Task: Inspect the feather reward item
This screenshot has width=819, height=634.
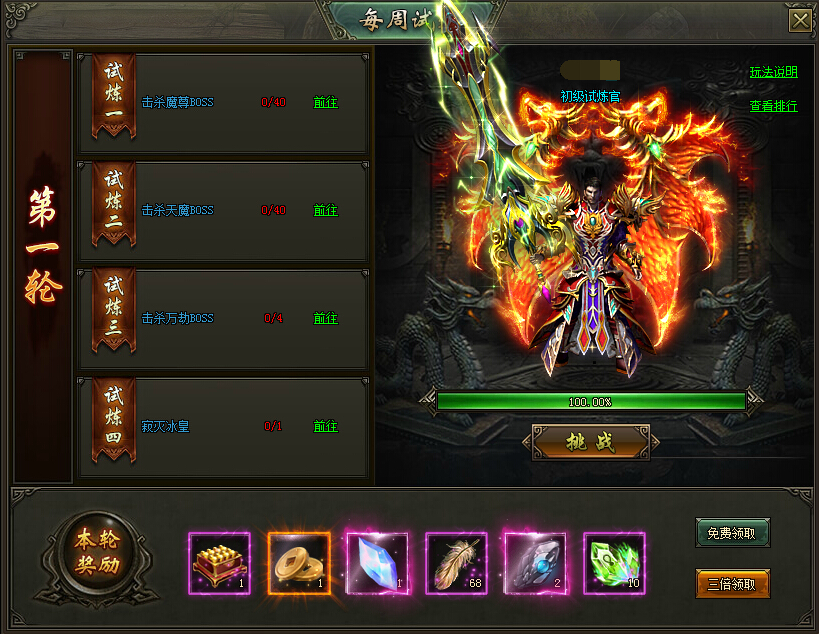Action: click(x=456, y=563)
